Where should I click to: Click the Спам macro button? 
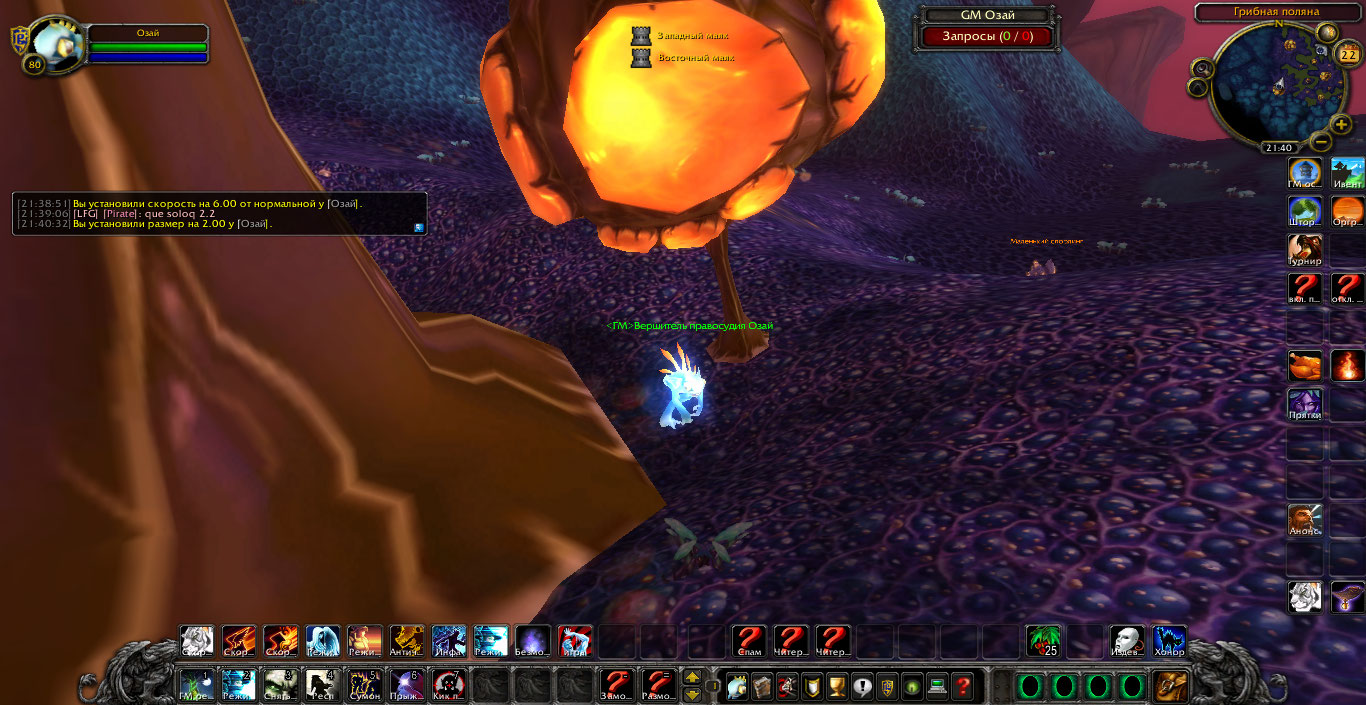point(749,640)
